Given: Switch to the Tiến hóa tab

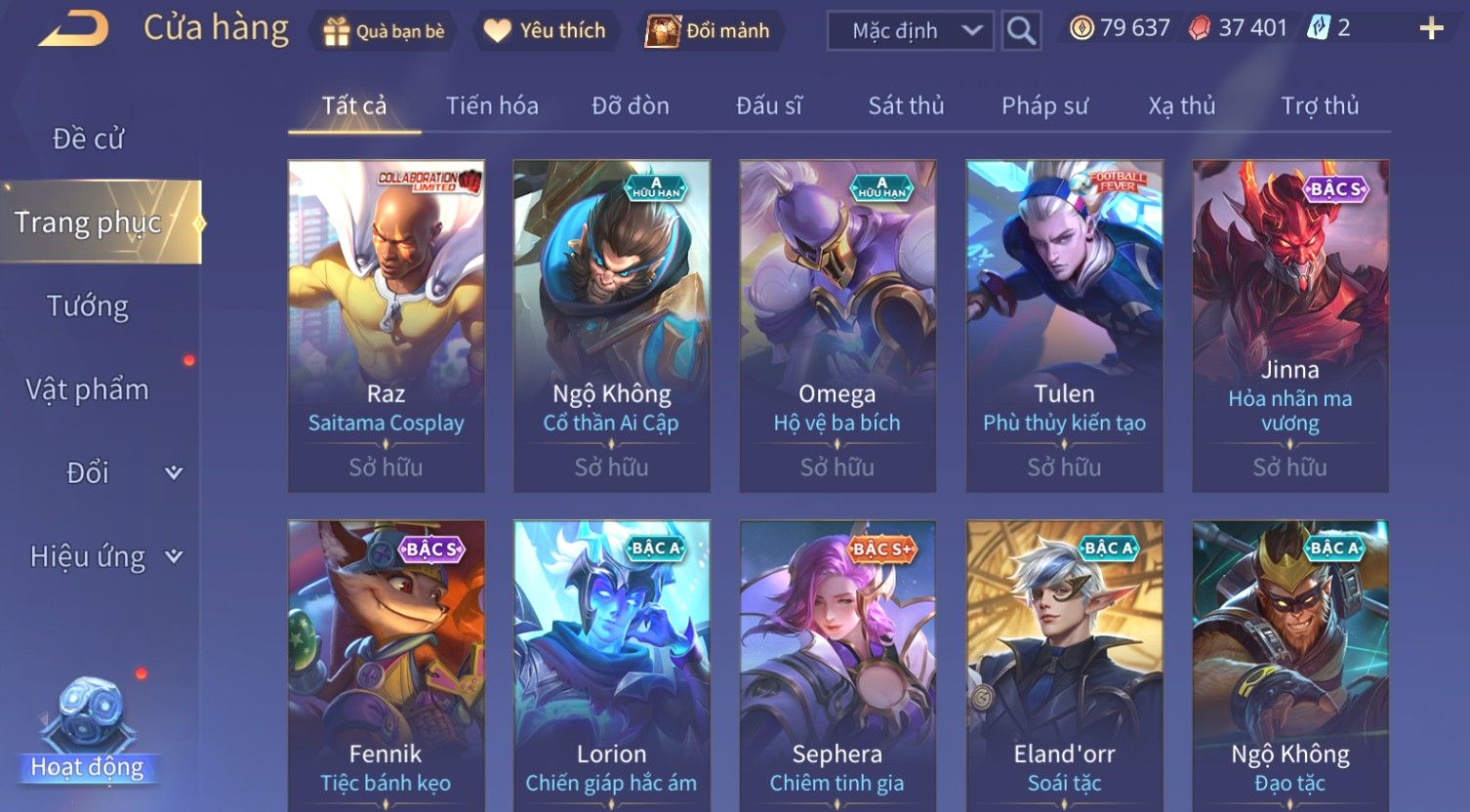Looking at the screenshot, I should (x=492, y=105).
